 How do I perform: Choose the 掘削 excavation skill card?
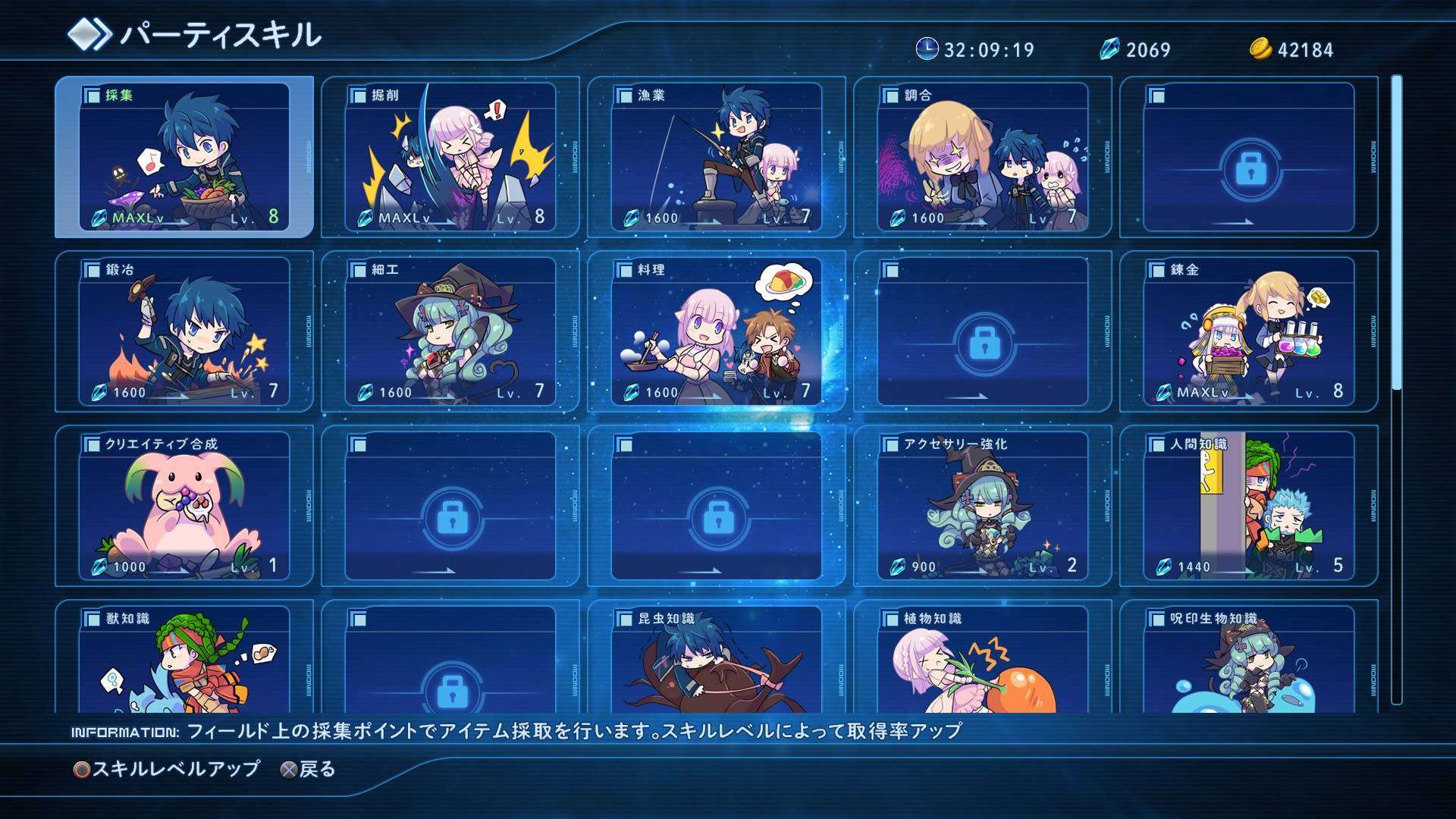pos(450,157)
